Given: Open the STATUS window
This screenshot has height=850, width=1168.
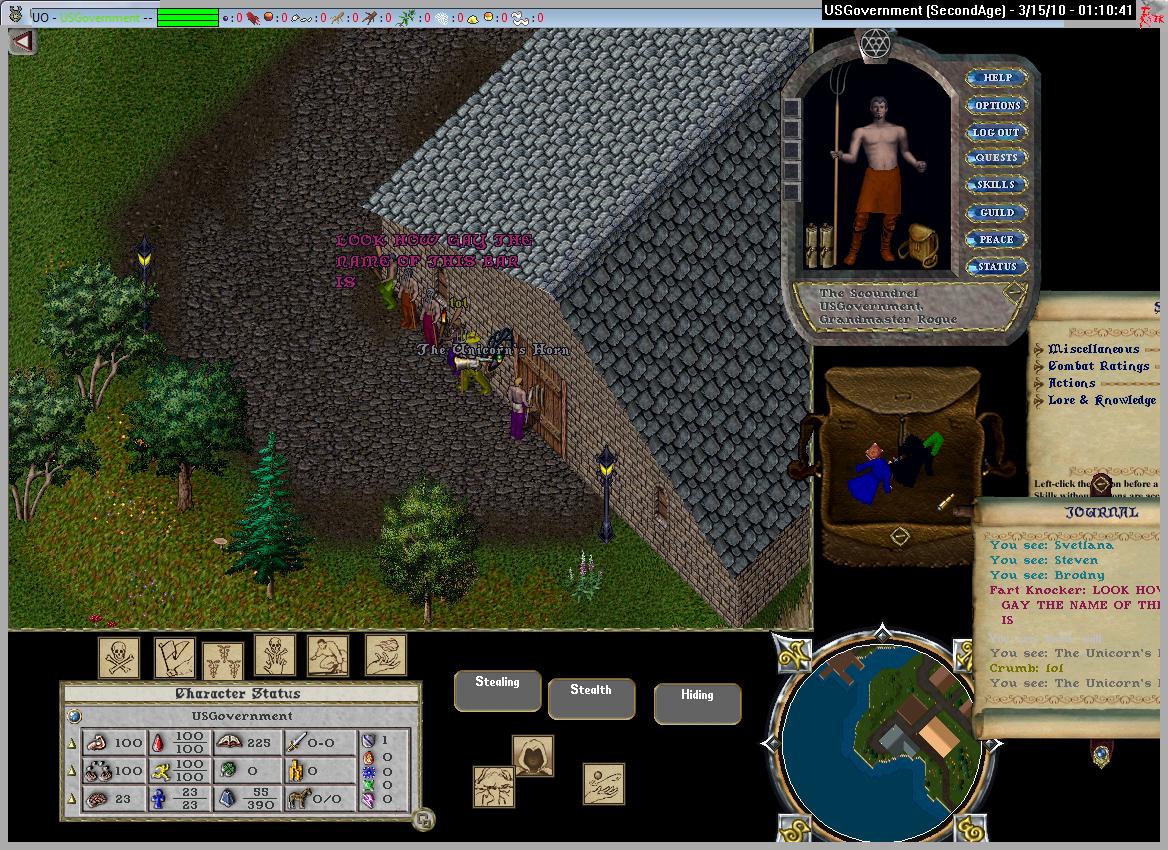Looking at the screenshot, I should (x=996, y=266).
